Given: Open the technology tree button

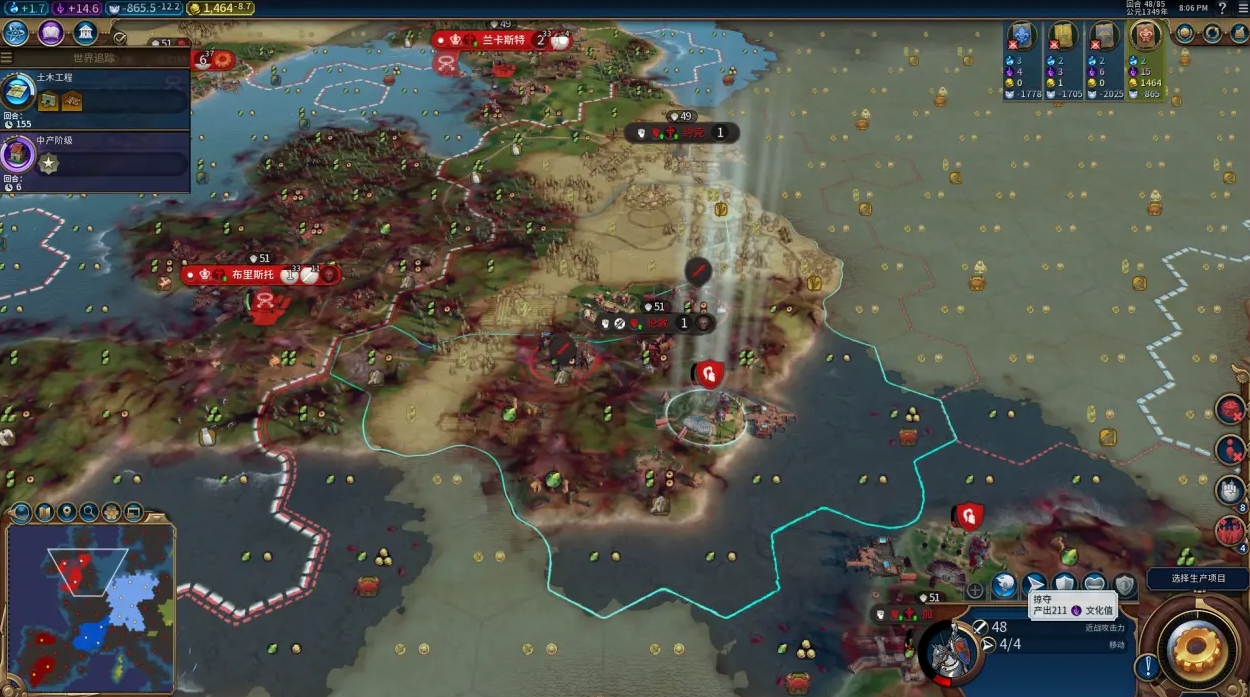Looking at the screenshot, I should pos(16,33).
